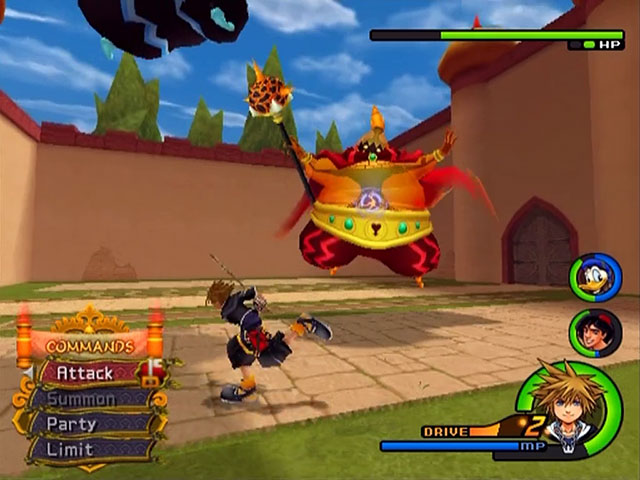This screenshot has height=480, width=640.
Task: Open the Party command
Action: [x=86, y=423]
